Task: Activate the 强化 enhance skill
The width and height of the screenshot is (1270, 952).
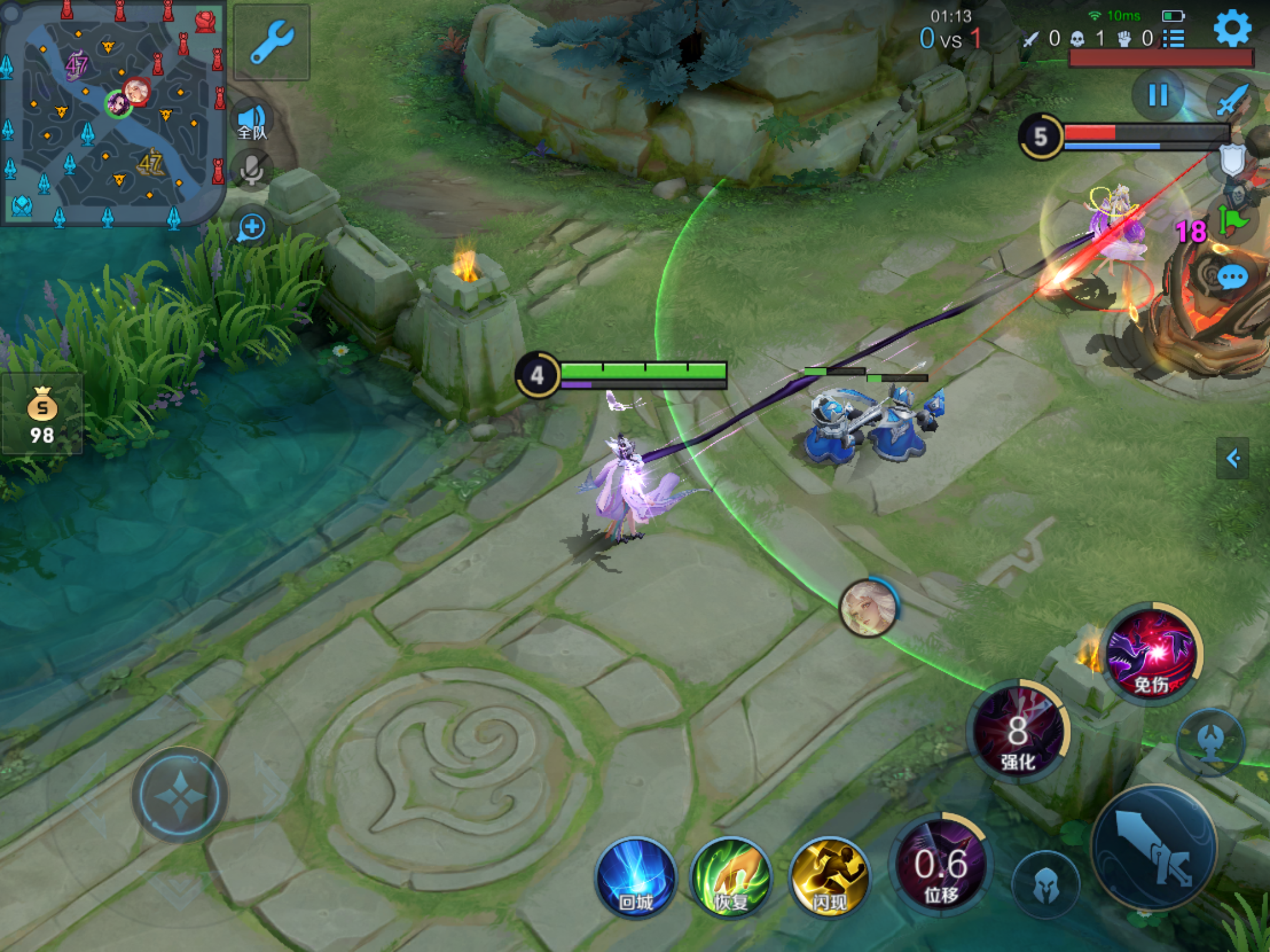Action: [x=1019, y=732]
